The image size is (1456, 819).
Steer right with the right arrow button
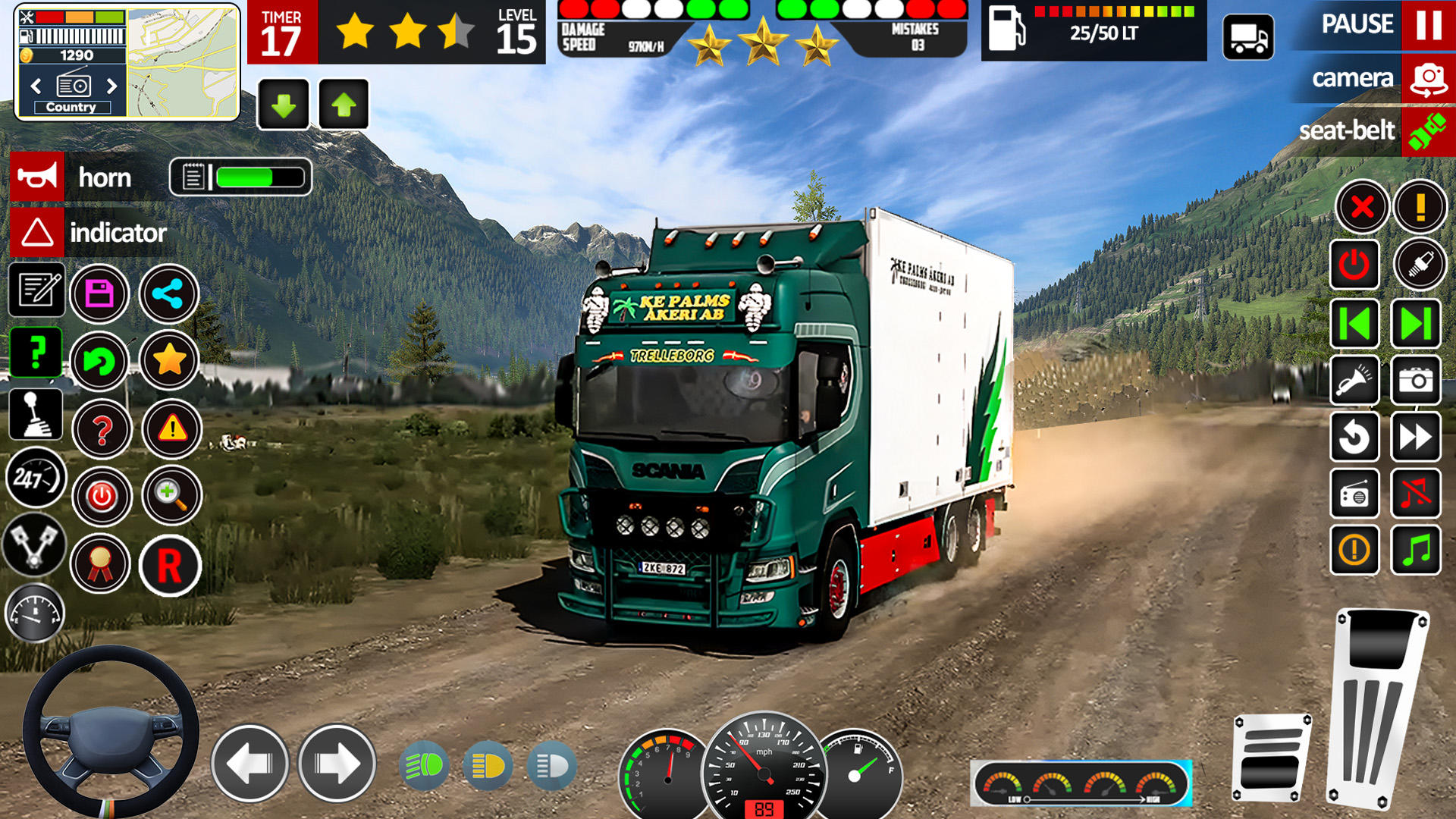click(337, 763)
